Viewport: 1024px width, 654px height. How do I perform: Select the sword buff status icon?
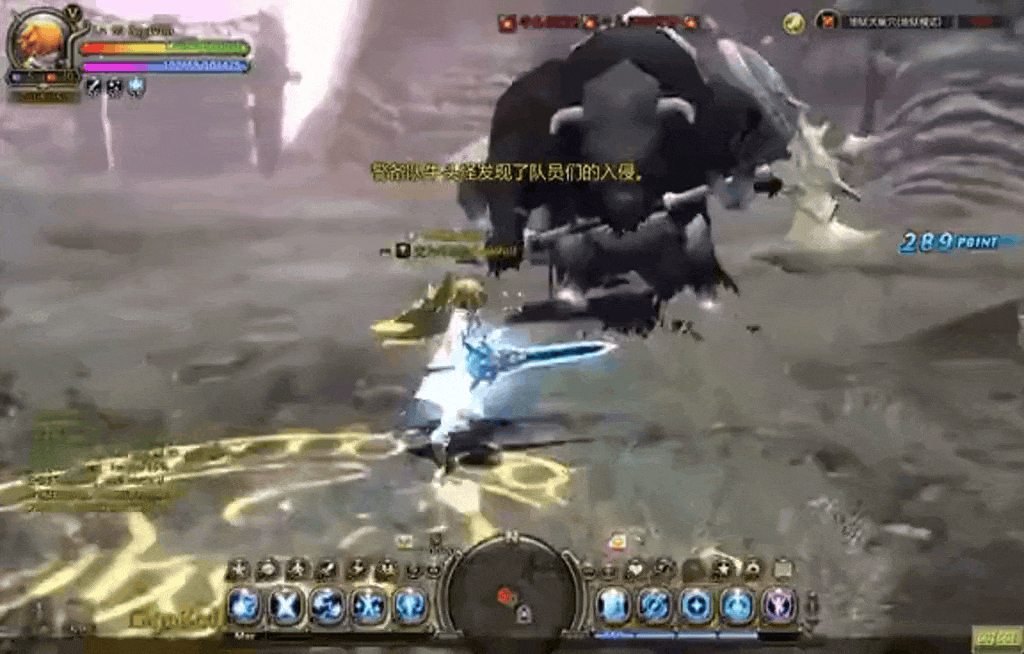point(94,88)
